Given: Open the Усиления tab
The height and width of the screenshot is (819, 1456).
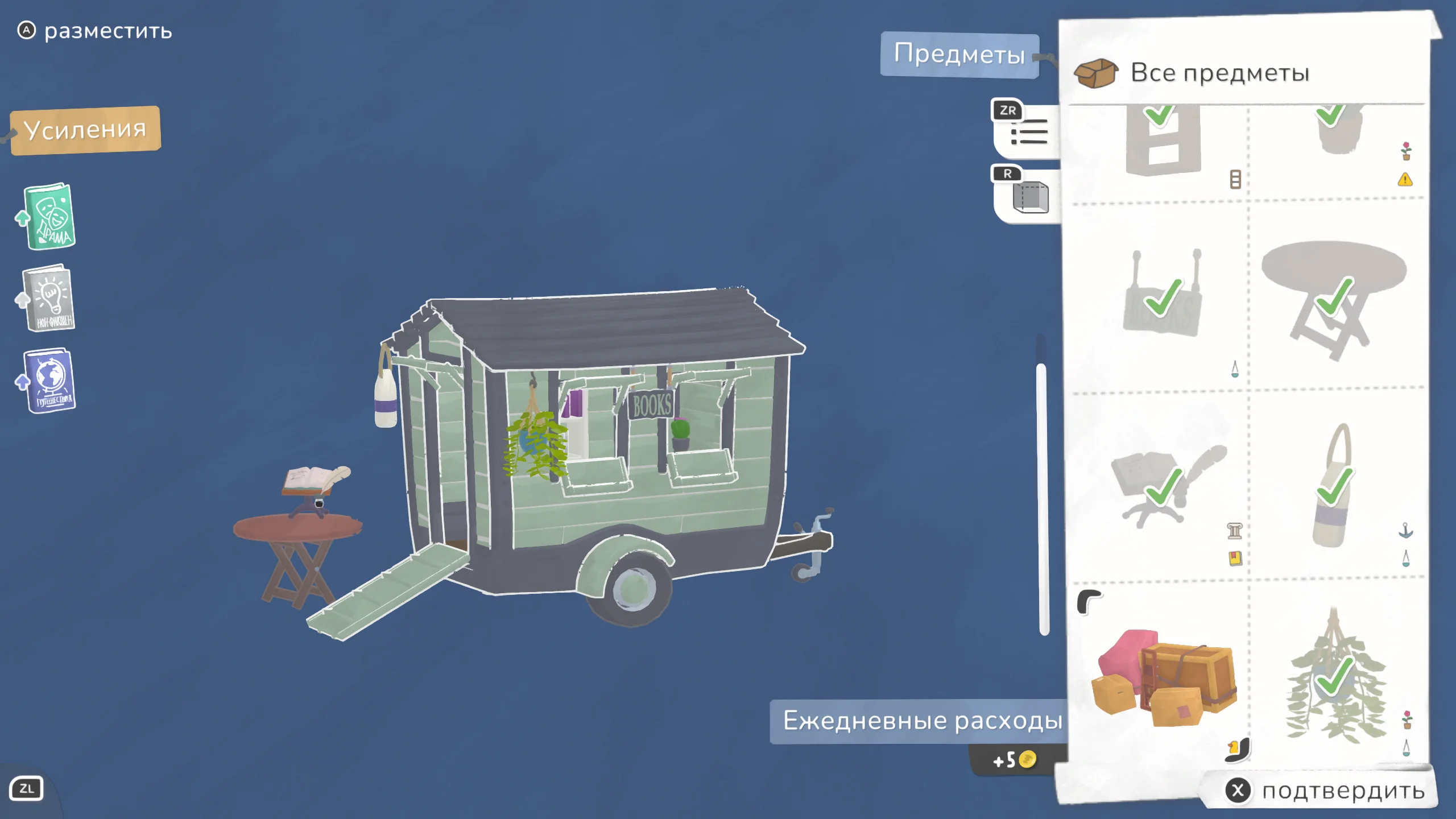Looking at the screenshot, I should pos(85,130).
